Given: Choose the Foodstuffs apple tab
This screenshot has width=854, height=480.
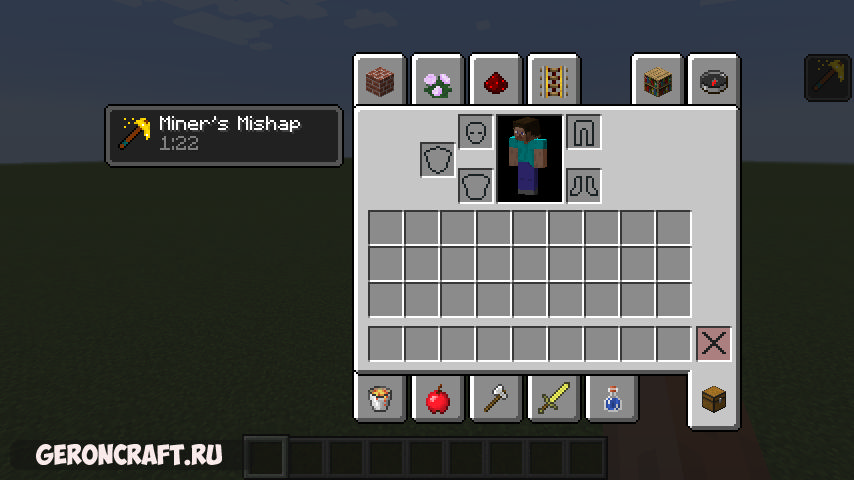Looking at the screenshot, I should (x=437, y=400).
